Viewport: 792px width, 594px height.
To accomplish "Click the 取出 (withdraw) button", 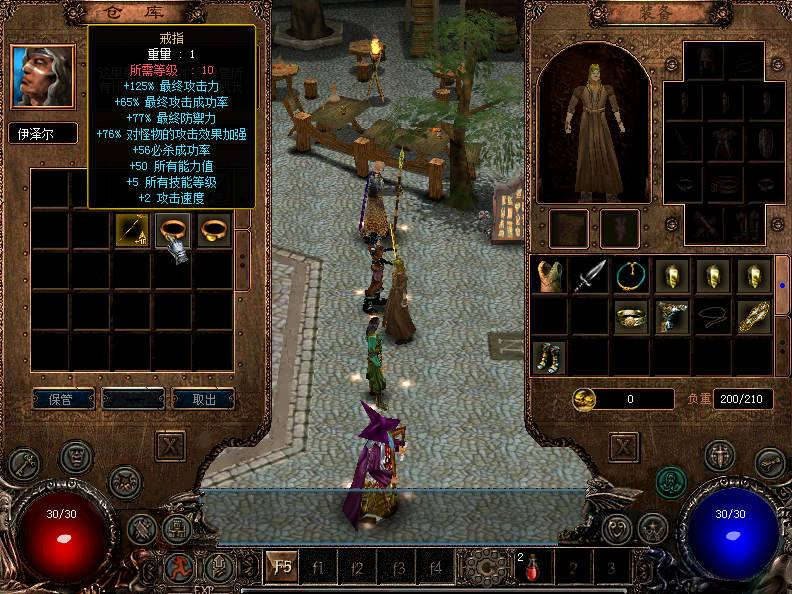I will [203, 398].
